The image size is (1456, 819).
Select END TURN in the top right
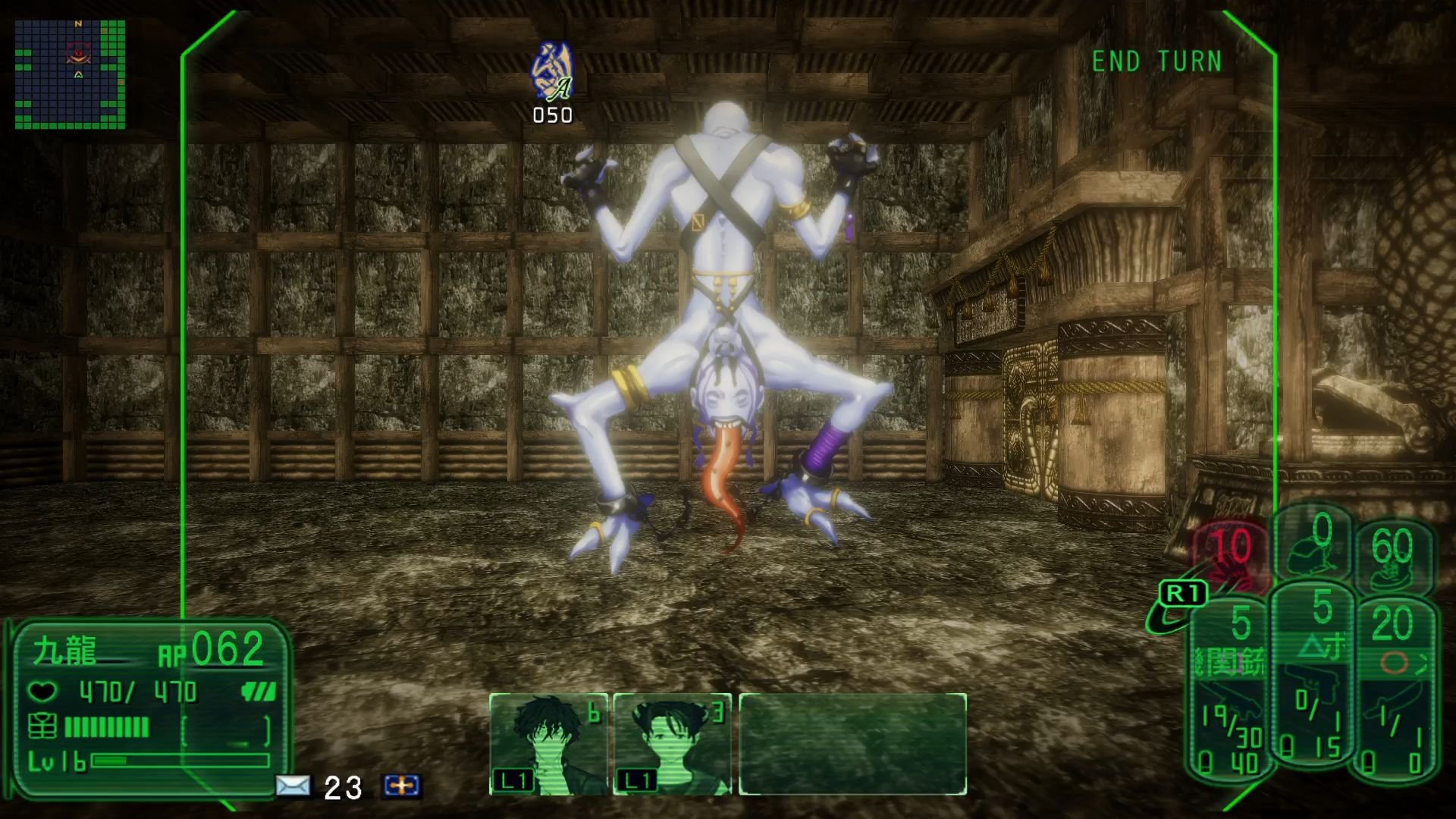pos(1156,62)
